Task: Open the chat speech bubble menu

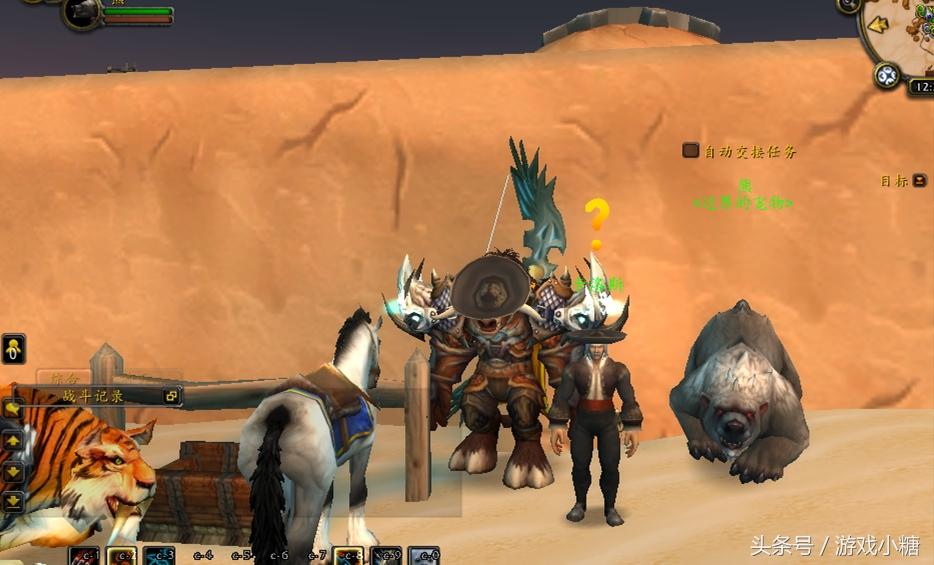Action: coord(13,408)
